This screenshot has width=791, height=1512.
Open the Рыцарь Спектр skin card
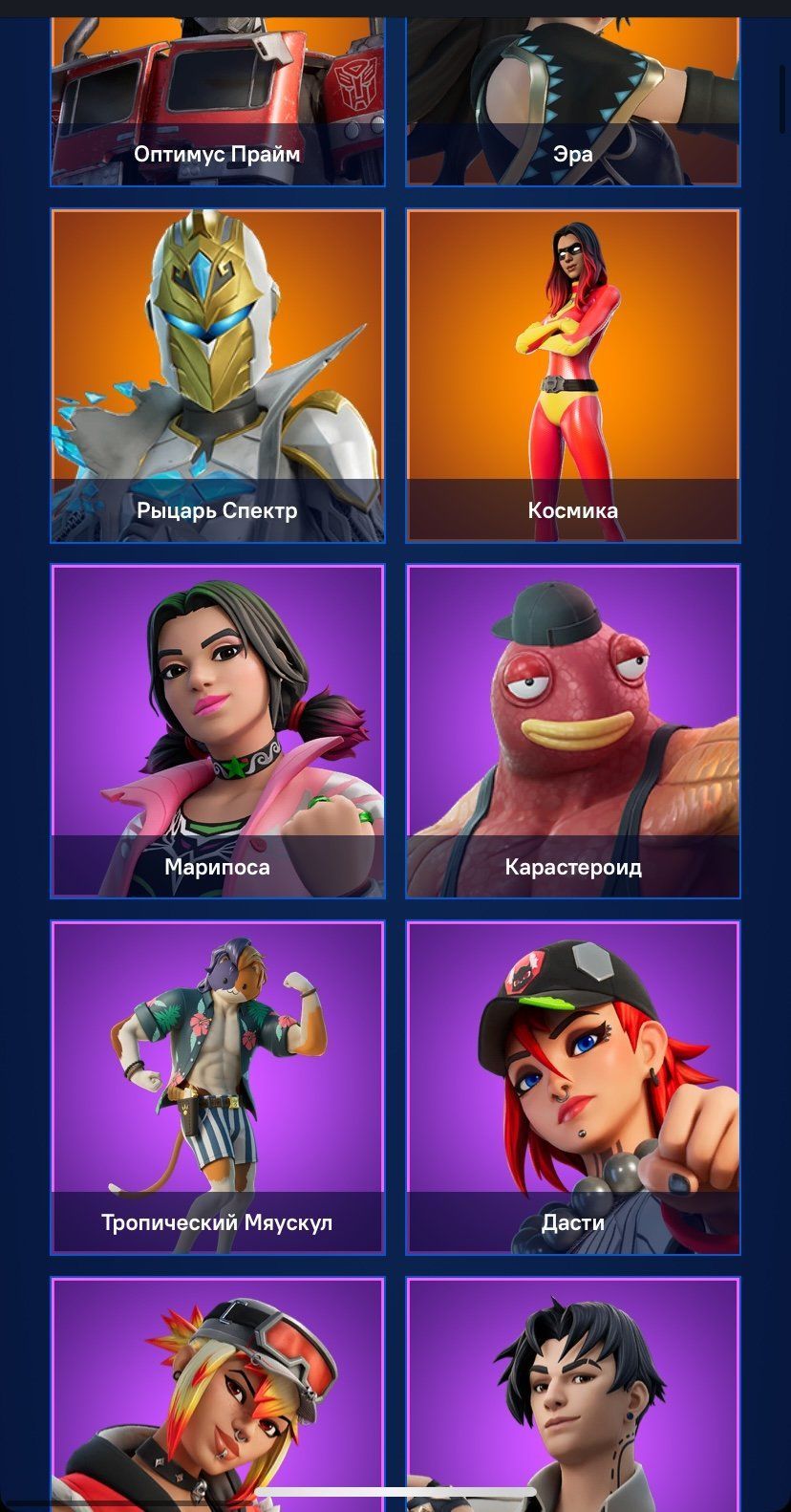[x=218, y=376]
